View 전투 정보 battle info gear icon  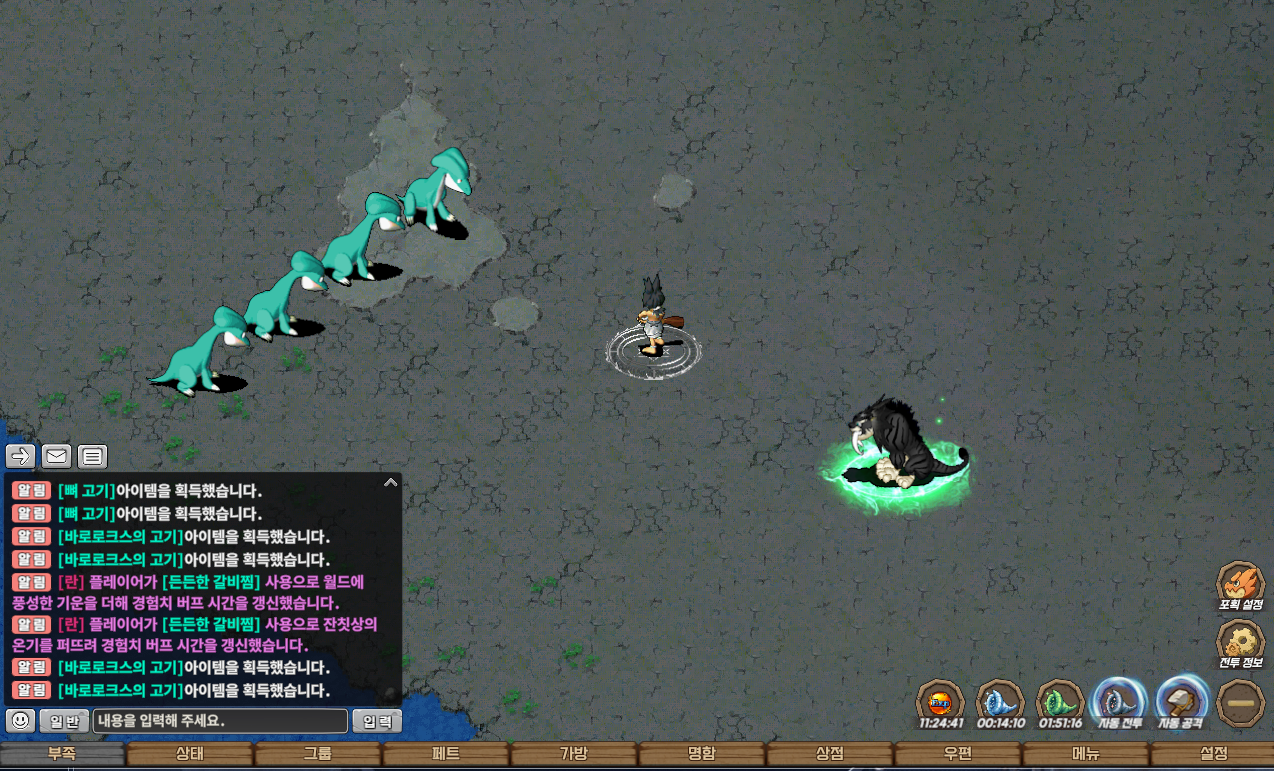1240,645
